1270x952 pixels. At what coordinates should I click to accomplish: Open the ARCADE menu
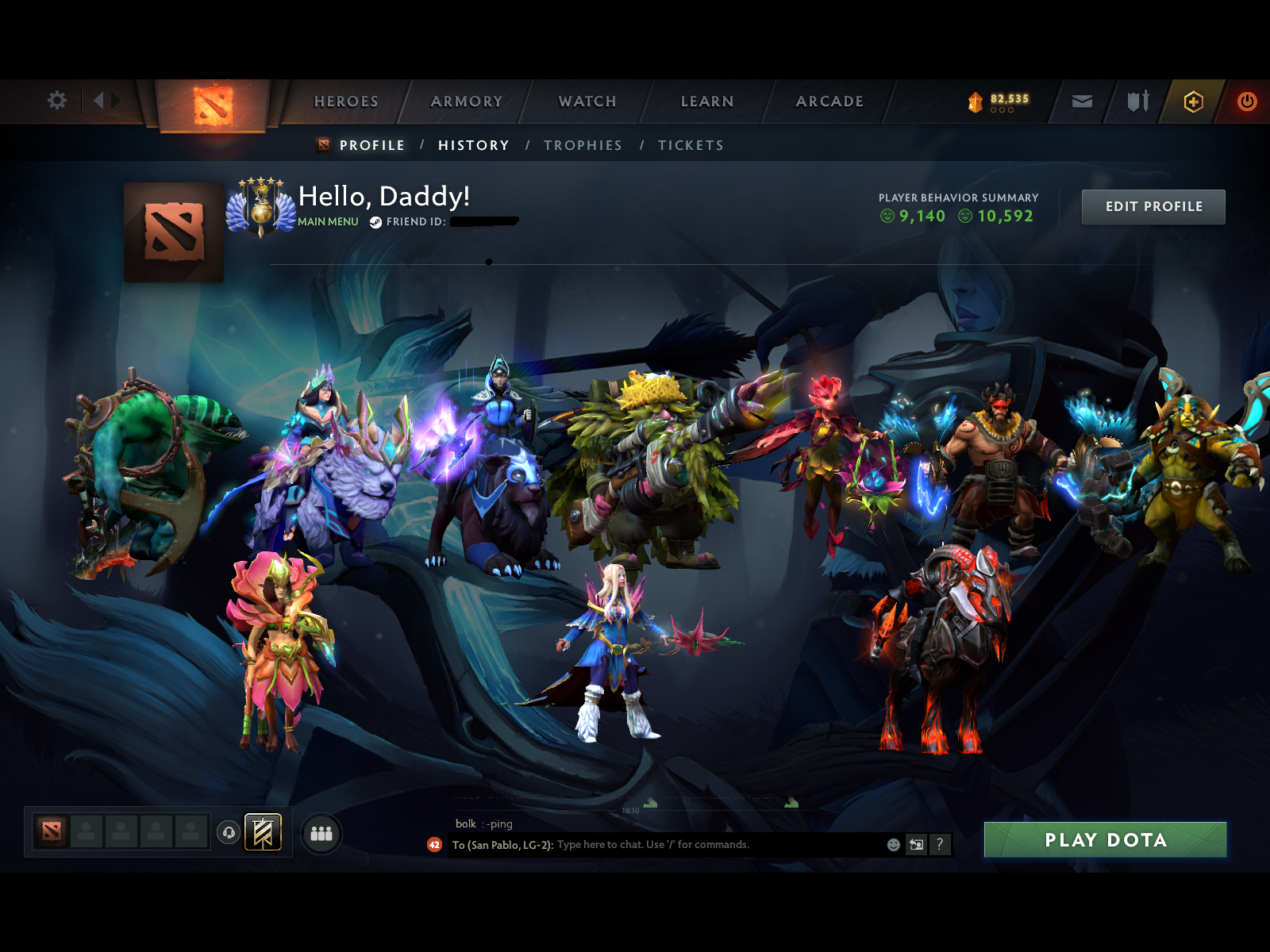click(829, 102)
